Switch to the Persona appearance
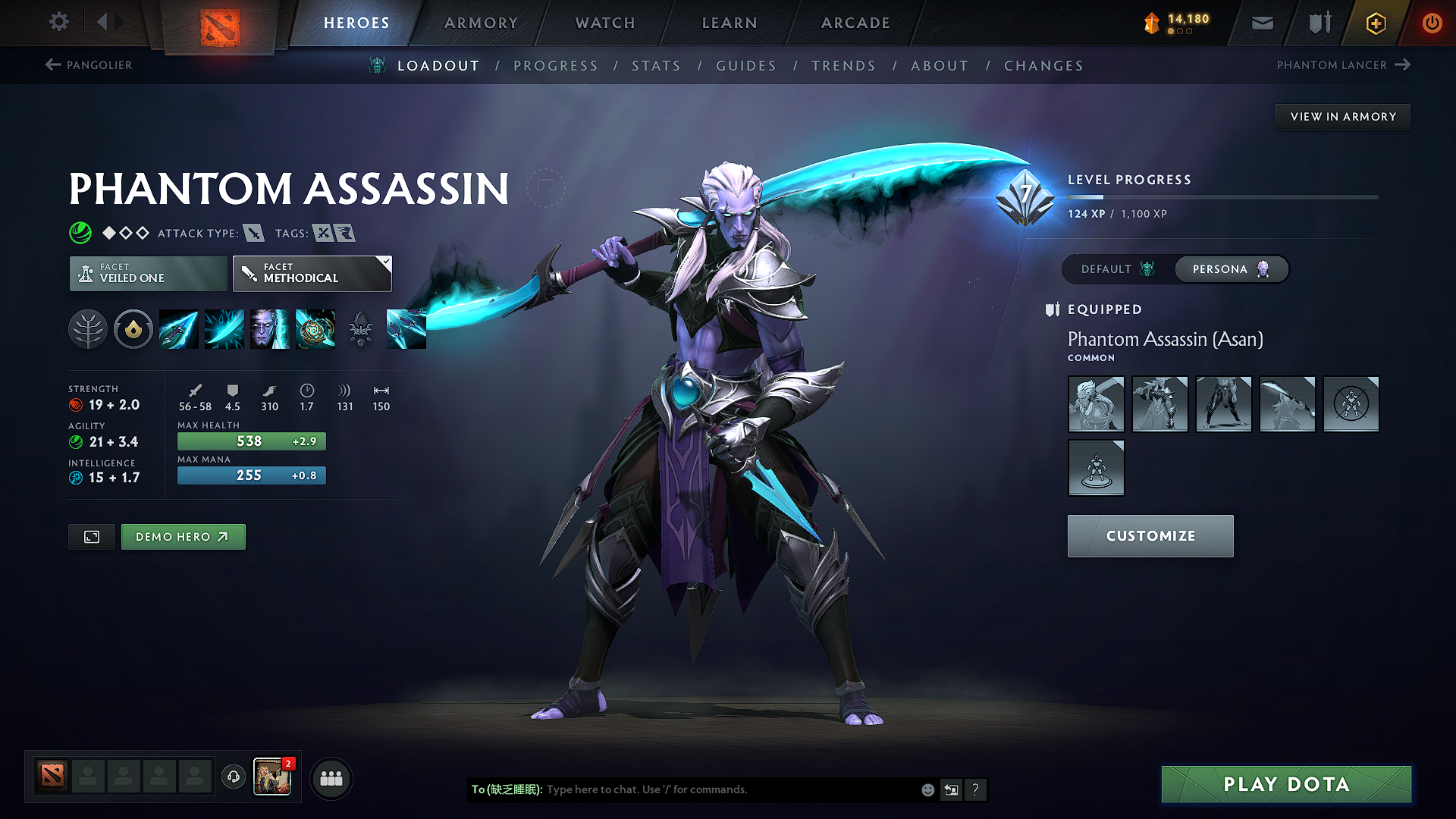 (1230, 269)
